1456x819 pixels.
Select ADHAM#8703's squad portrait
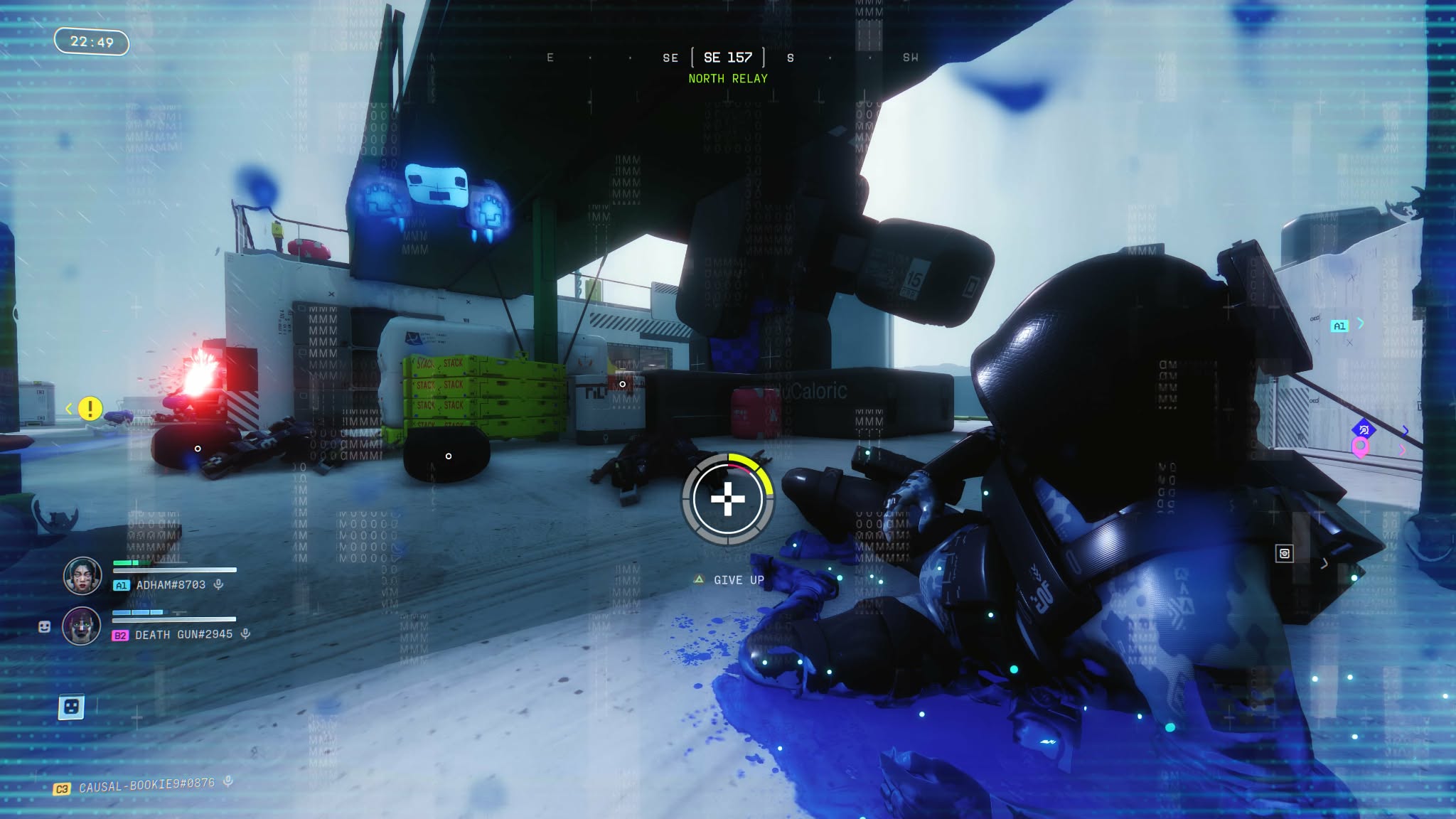82,575
